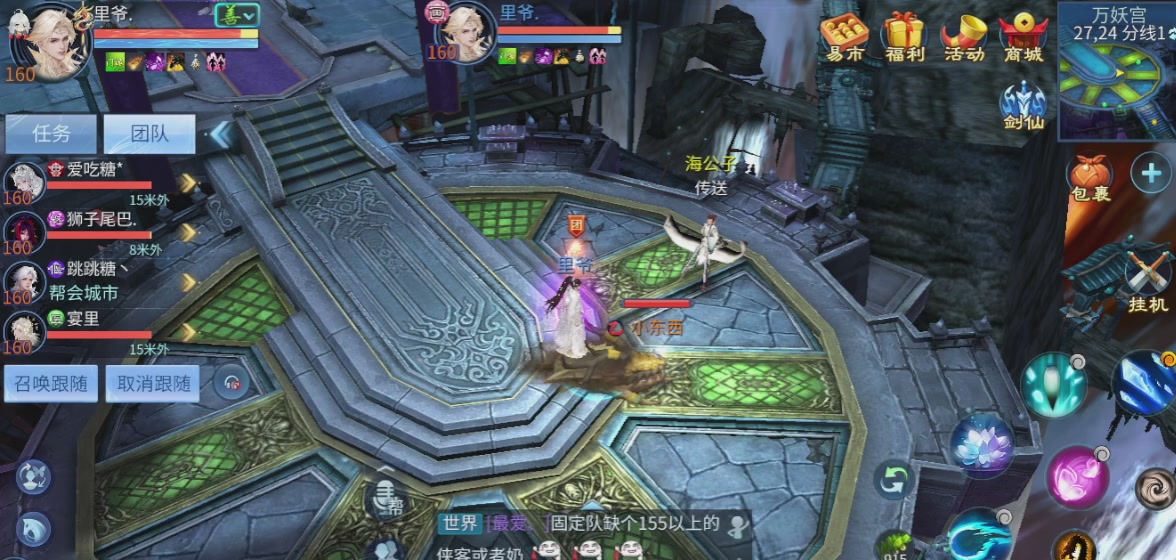The width and height of the screenshot is (1176, 560).
Task: Open the 福利 gift box menu
Action: (x=904, y=38)
